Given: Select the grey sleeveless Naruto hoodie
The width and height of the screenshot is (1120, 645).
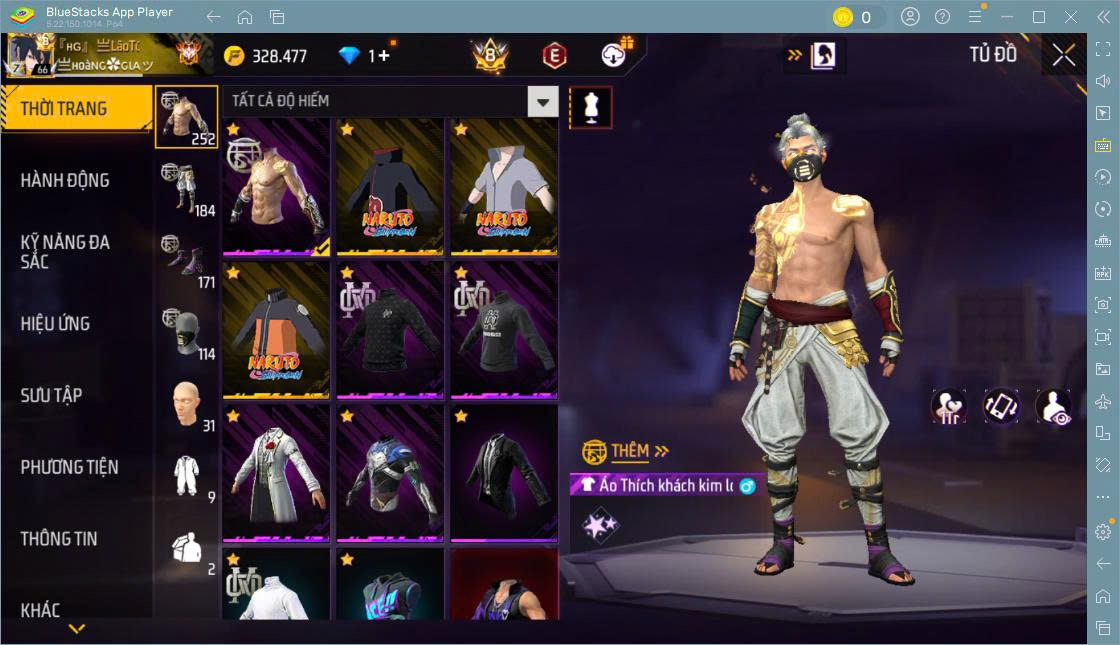Looking at the screenshot, I should 503,187.
